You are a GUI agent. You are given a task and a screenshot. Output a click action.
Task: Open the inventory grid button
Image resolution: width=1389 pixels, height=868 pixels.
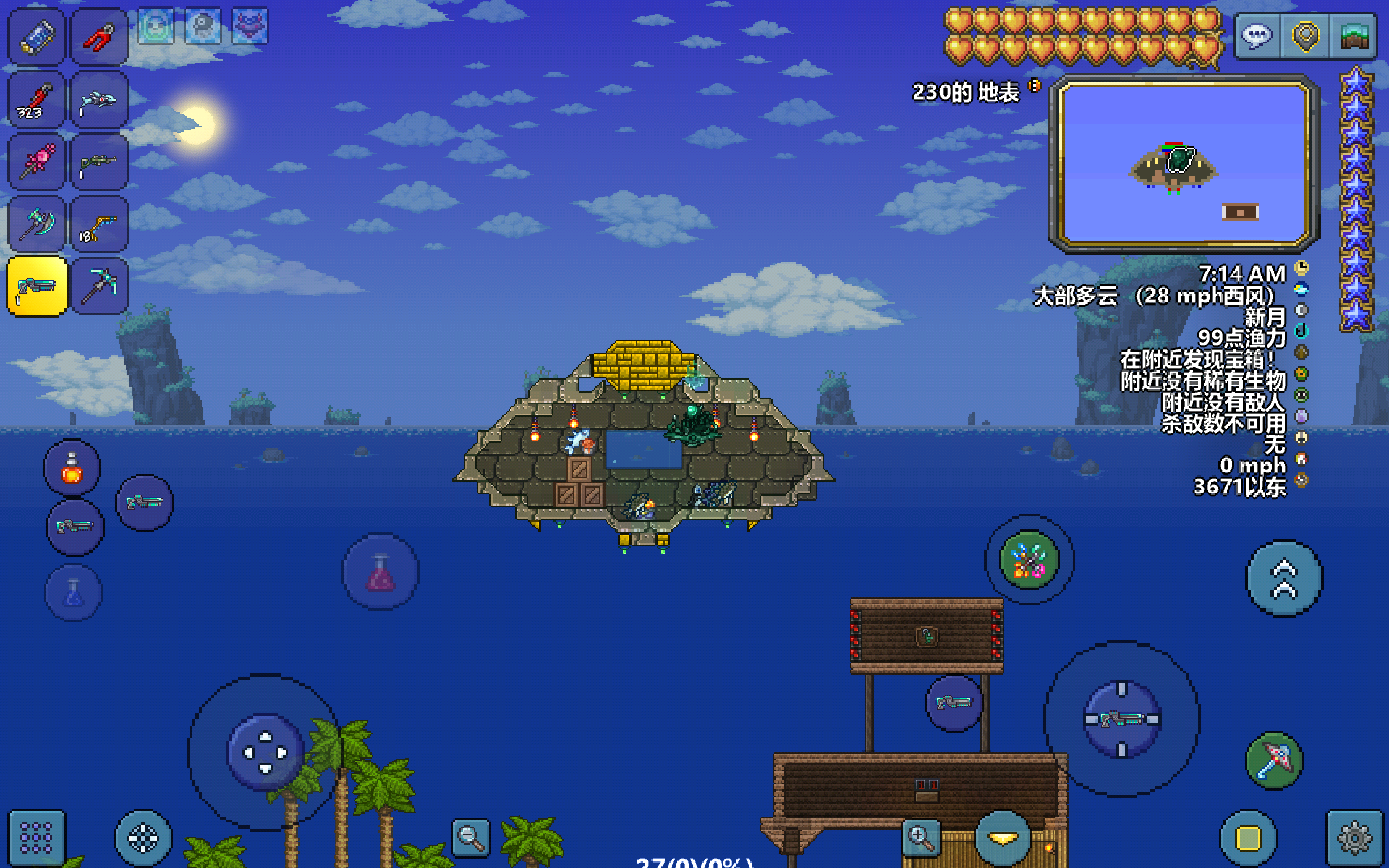coord(36,838)
